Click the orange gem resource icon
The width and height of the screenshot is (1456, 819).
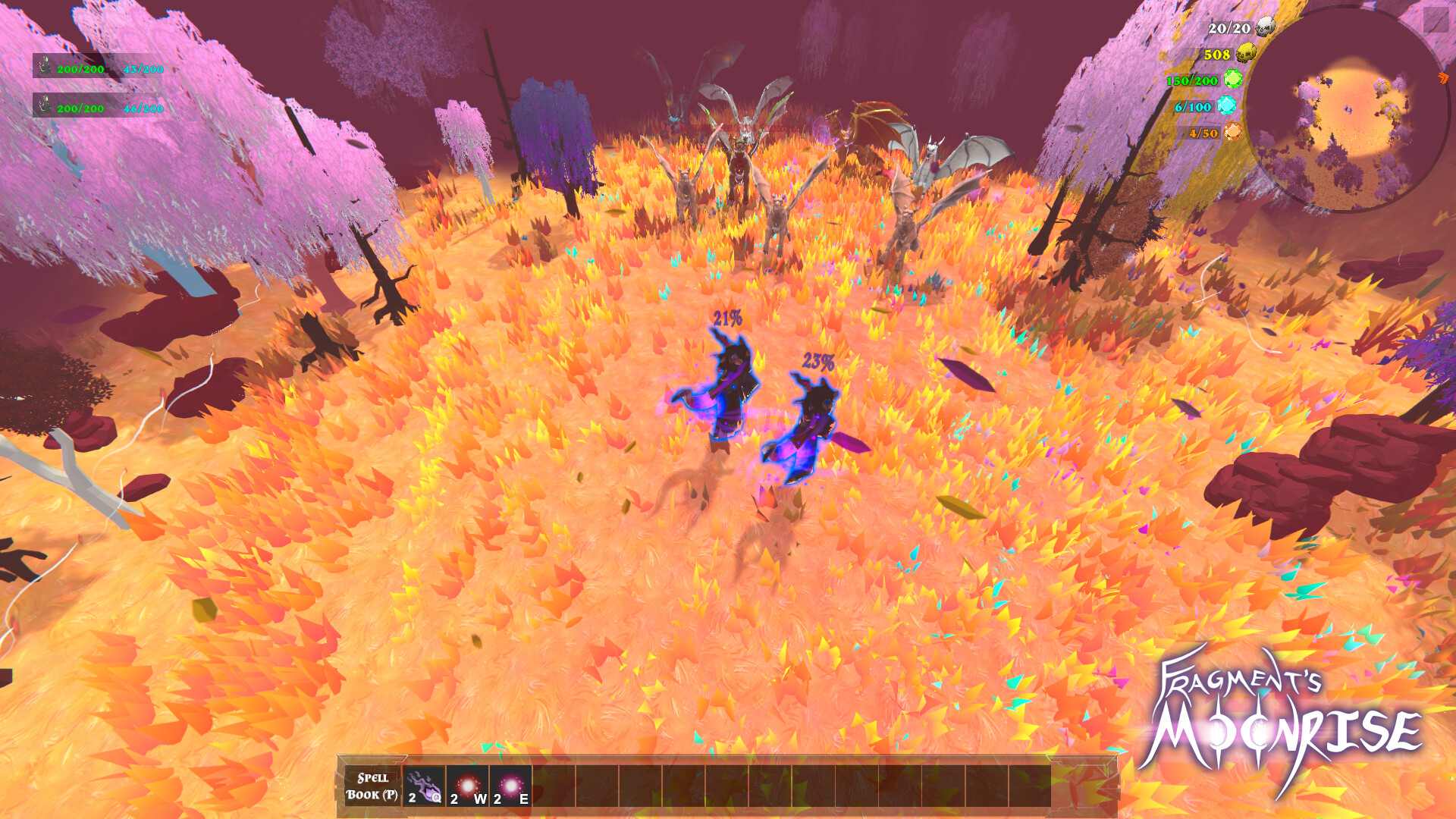(x=1233, y=133)
